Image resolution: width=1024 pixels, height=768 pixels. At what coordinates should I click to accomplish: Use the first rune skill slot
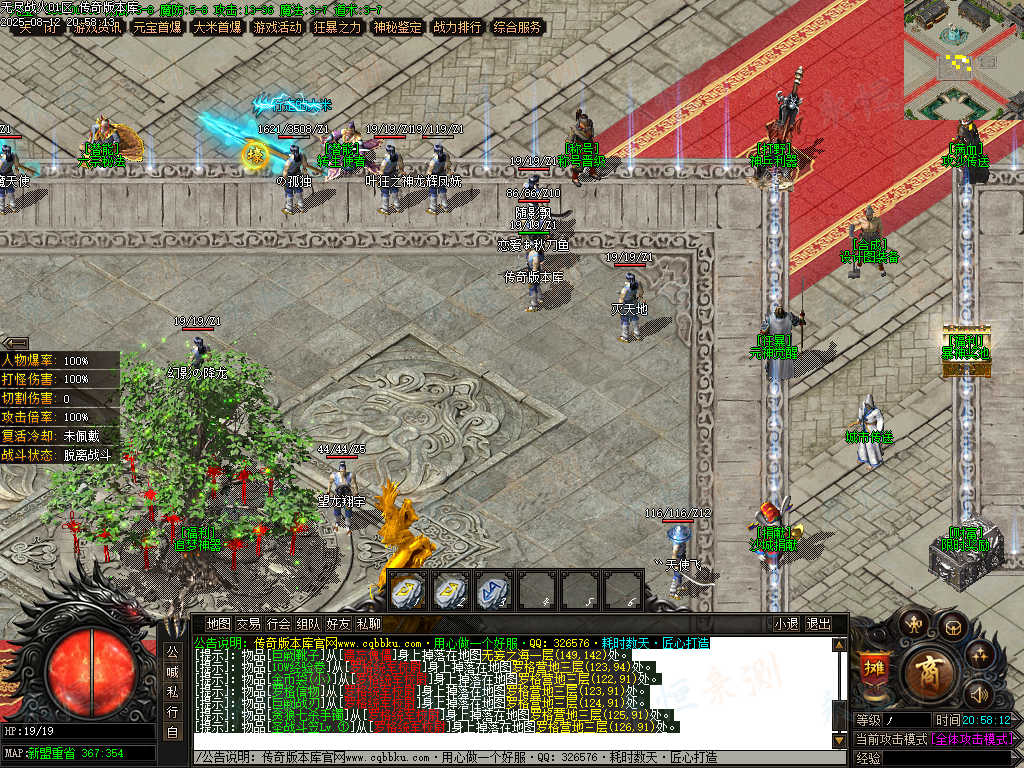pyautogui.click(x=407, y=591)
